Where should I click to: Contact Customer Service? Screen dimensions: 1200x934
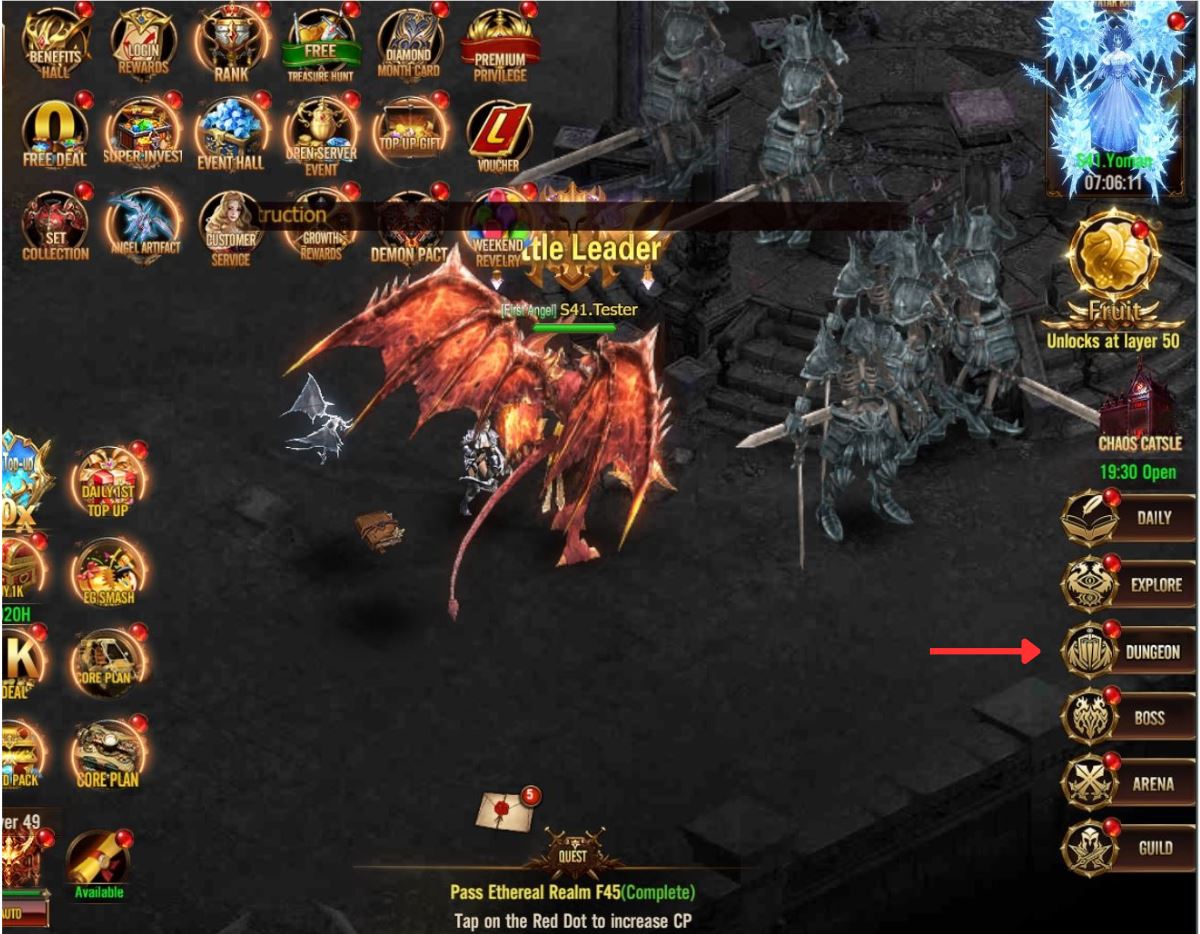click(231, 225)
